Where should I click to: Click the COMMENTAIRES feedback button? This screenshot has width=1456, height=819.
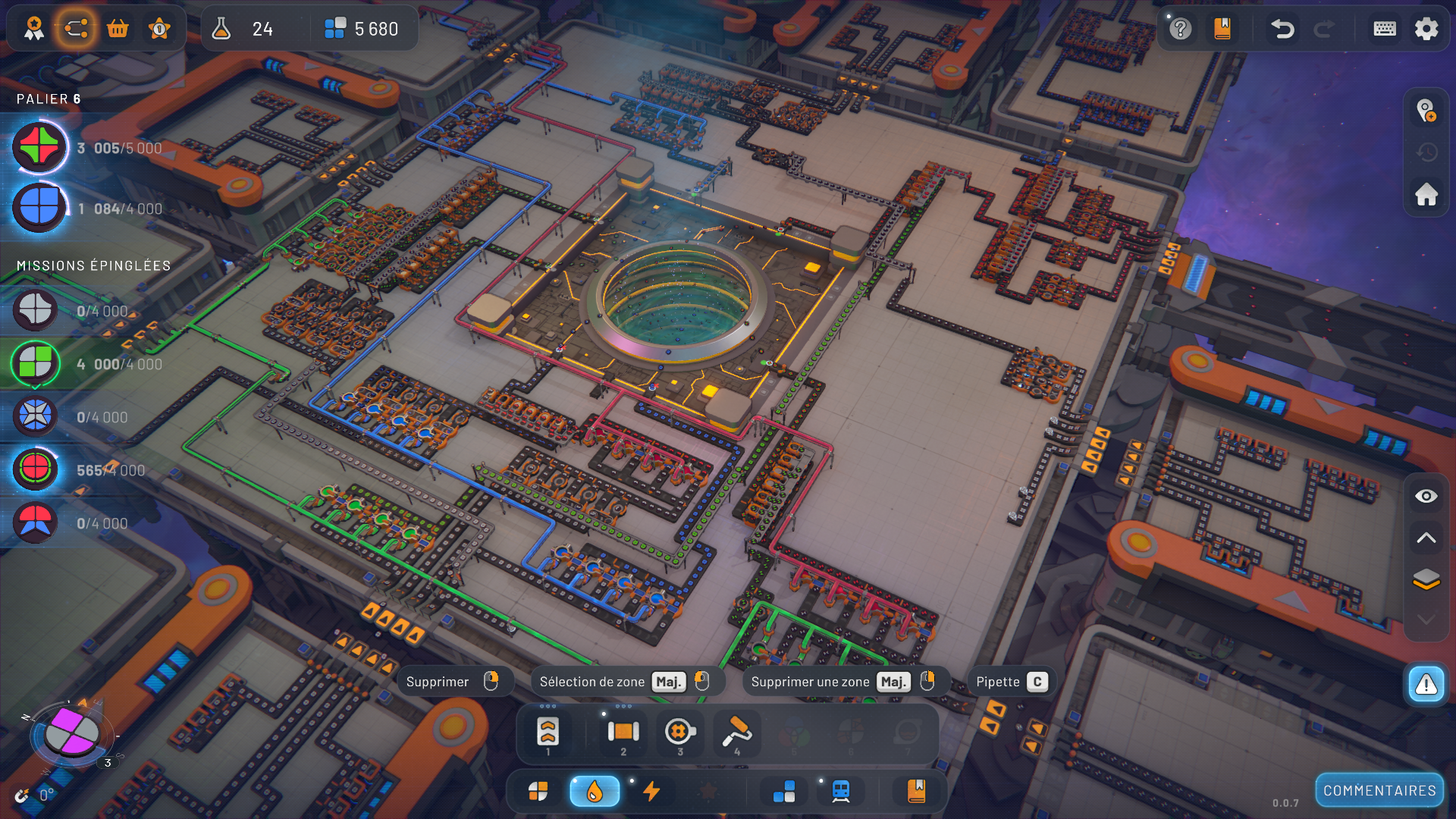tap(1379, 791)
